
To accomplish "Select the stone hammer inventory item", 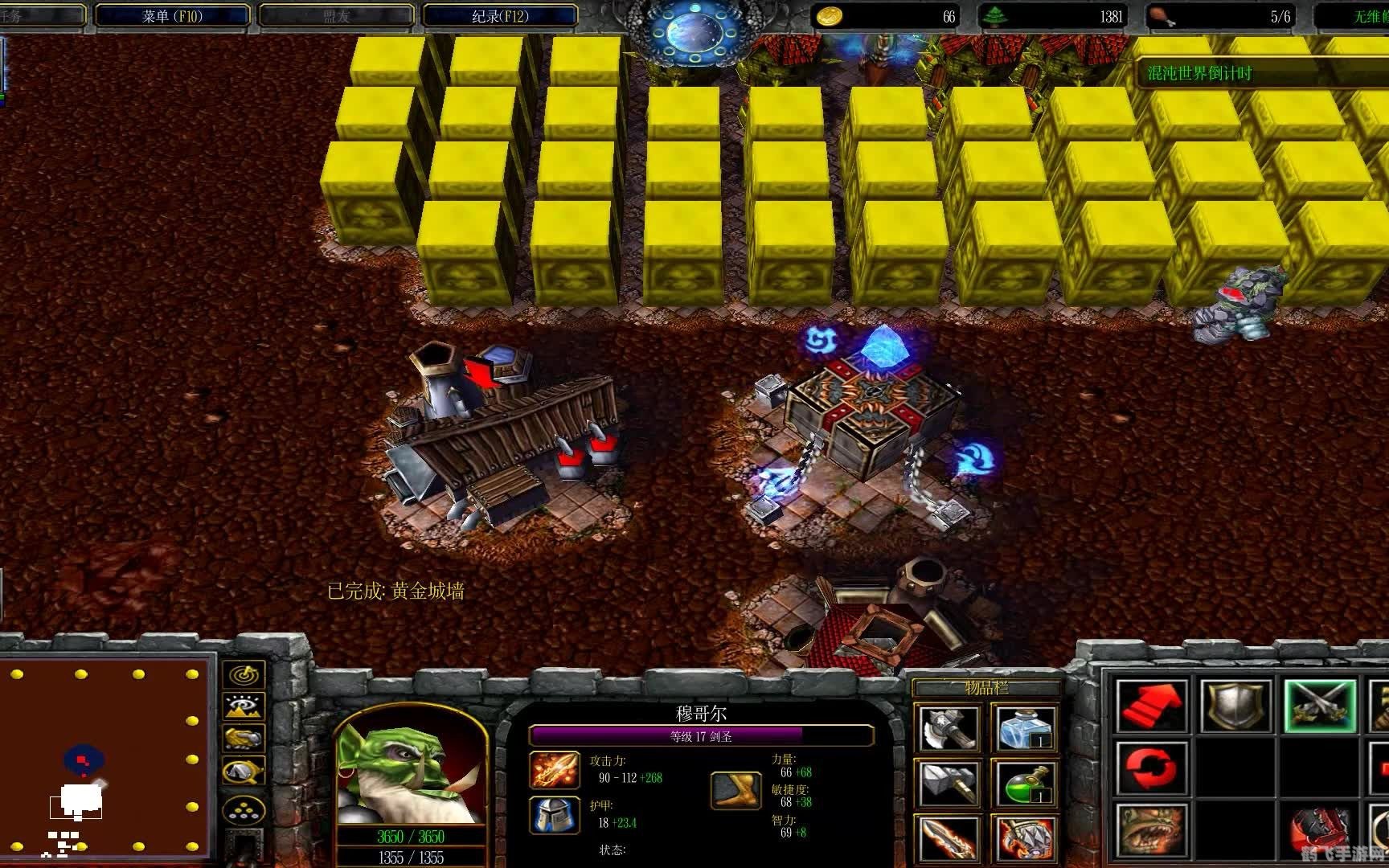I will point(949,783).
